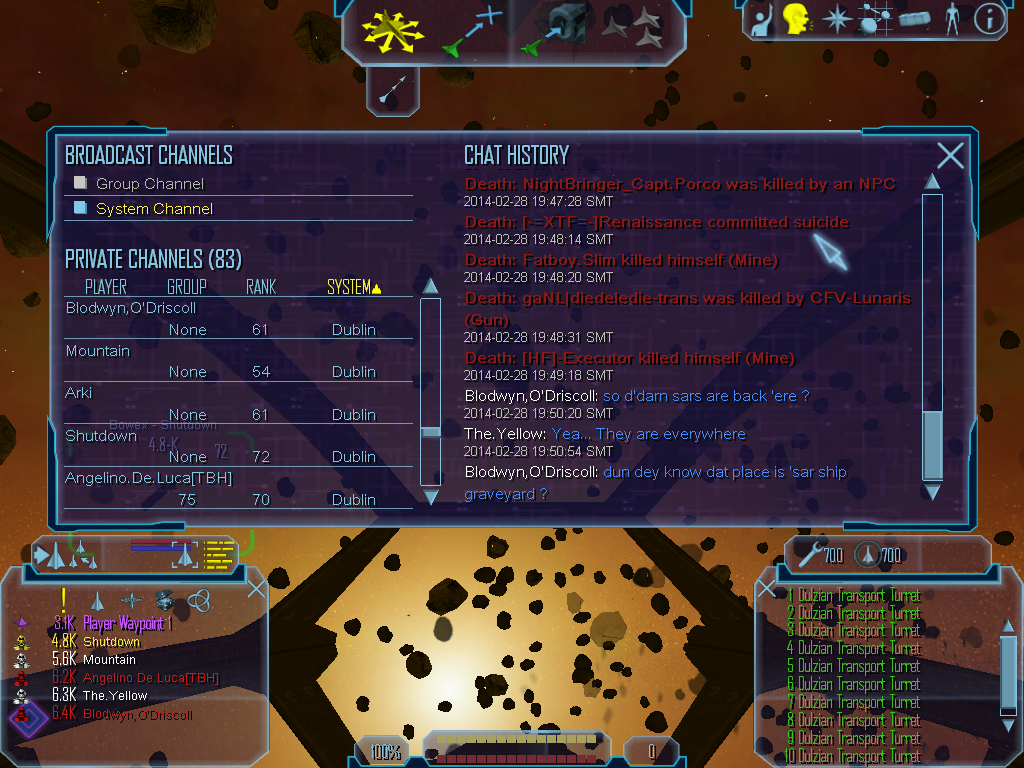The width and height of the screenshot is (1024, 768).
Task: Close the contact list panel
Action: click(x=256, y=588)
